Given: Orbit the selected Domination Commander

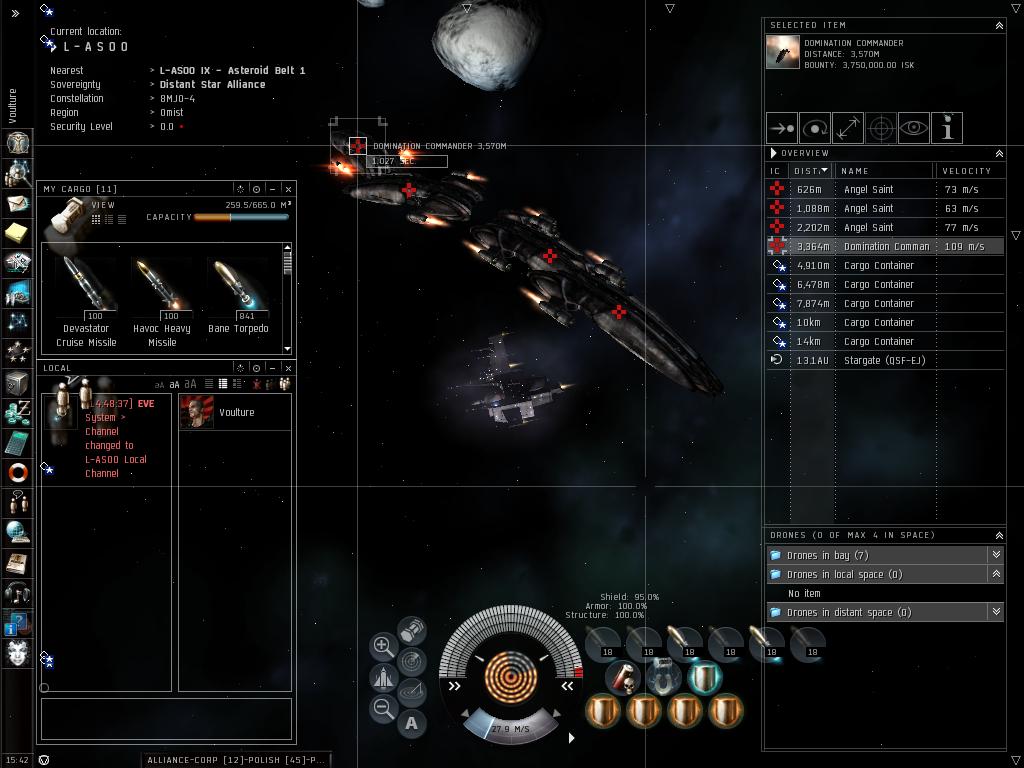Looking at the screenshot, I should pyautogui.click(x=815, y=128).
